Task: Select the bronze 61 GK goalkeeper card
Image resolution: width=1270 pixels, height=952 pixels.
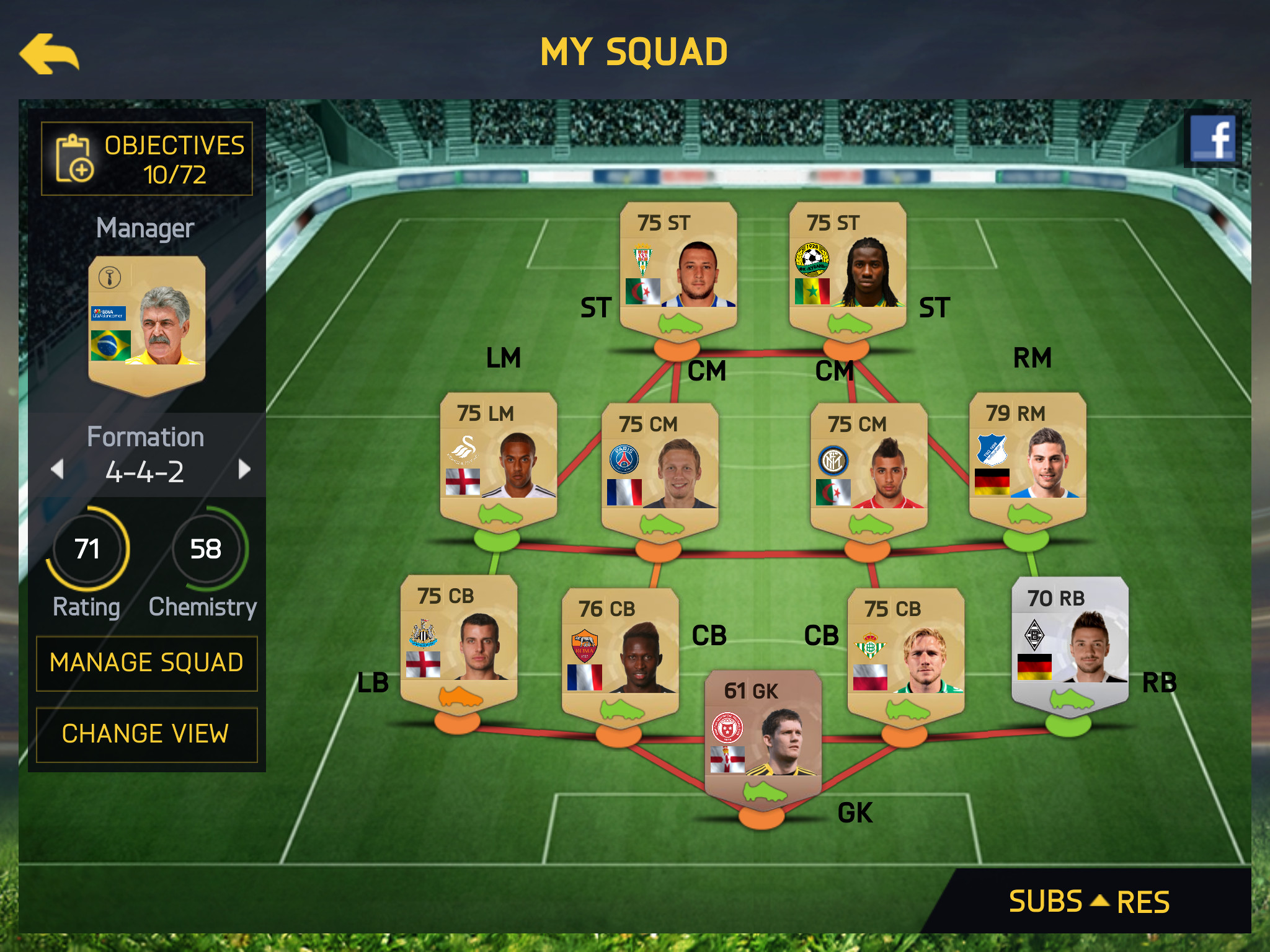Action: coord(763,738)
